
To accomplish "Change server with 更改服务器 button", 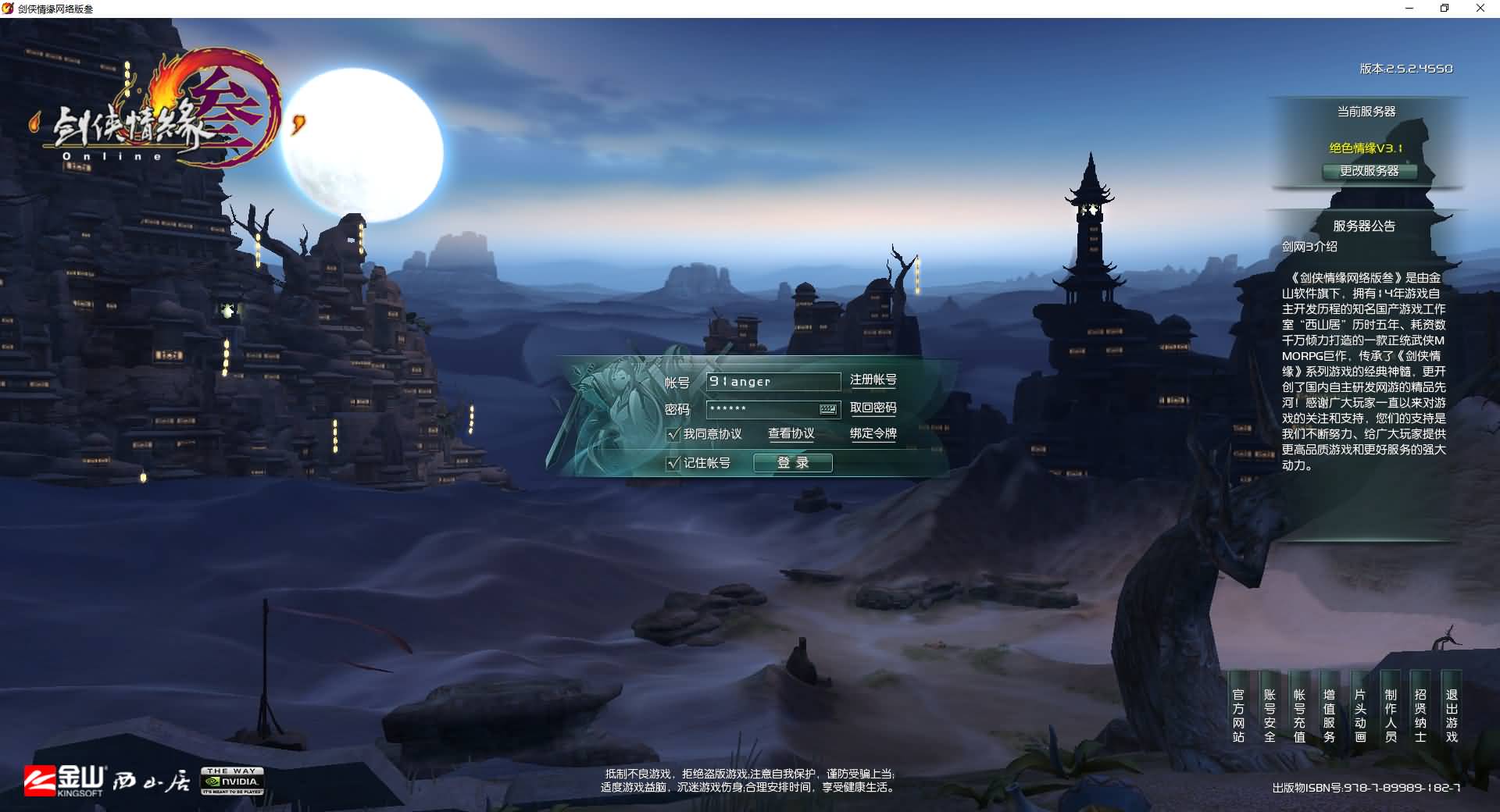I will tap(1369, 171).
